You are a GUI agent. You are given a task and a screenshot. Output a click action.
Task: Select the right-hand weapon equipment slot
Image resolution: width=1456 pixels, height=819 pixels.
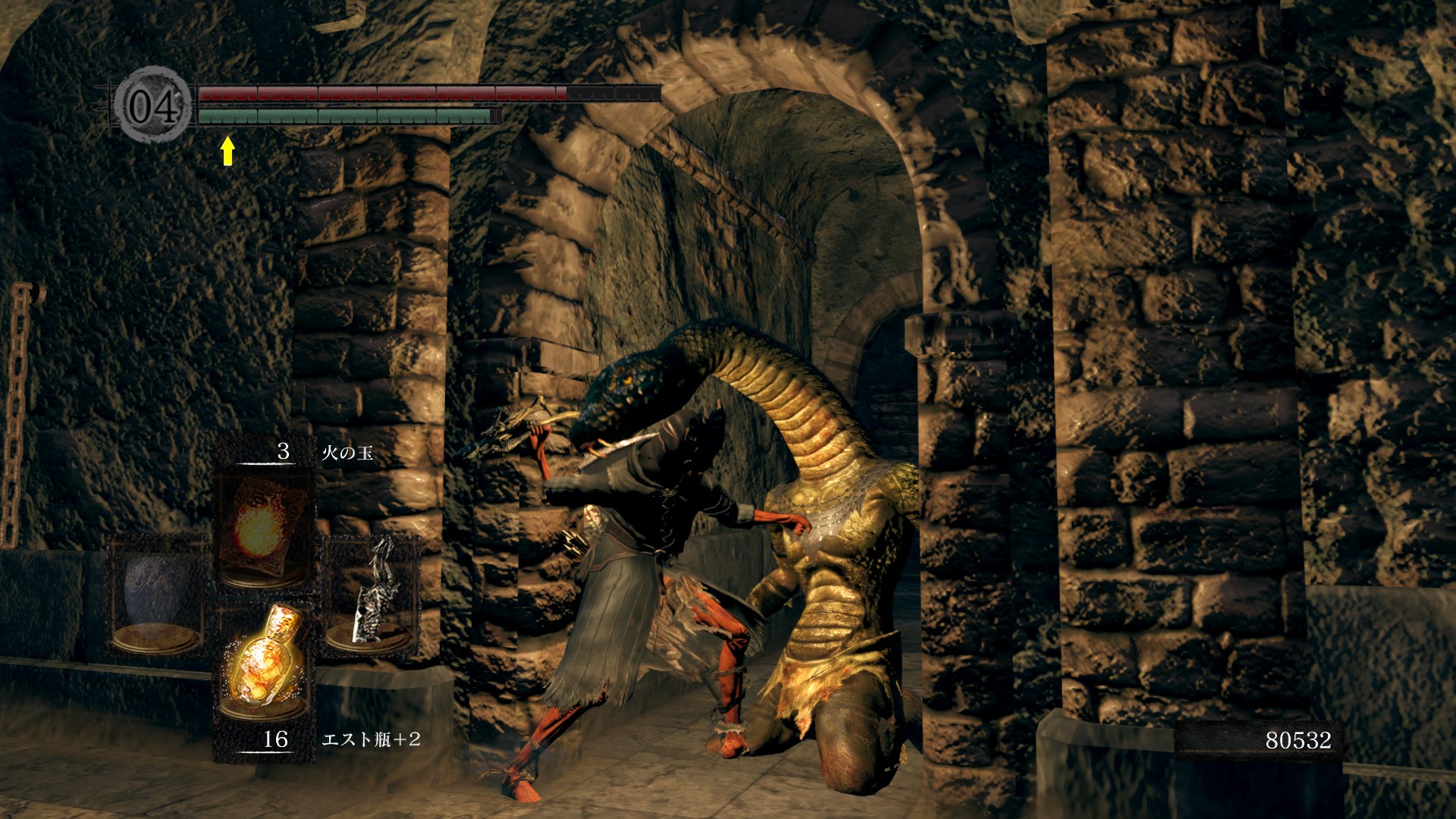click(x=371, y=595)
